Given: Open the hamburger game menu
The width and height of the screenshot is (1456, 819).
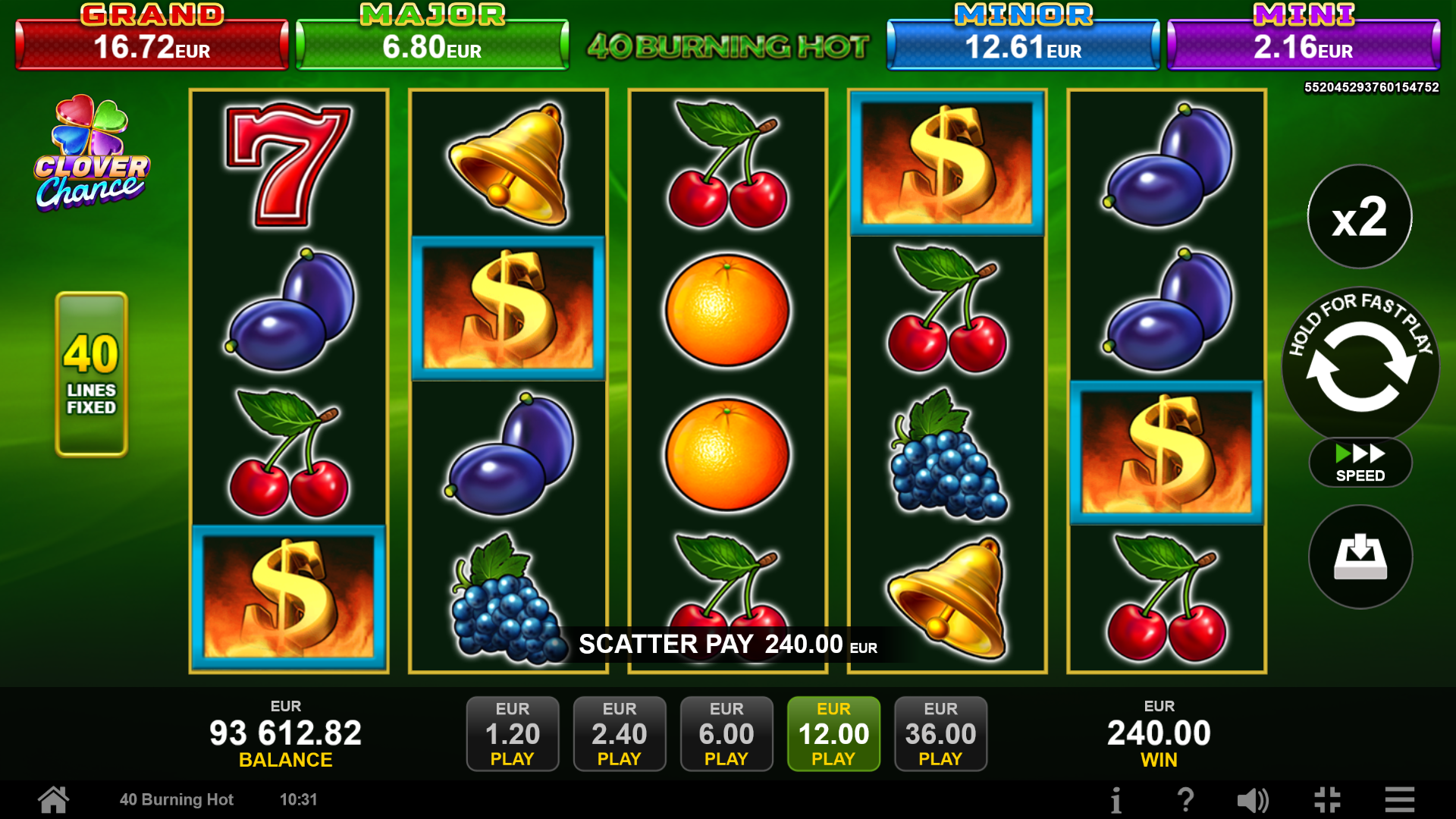Looking at the screenshot, I should 1399,799.
